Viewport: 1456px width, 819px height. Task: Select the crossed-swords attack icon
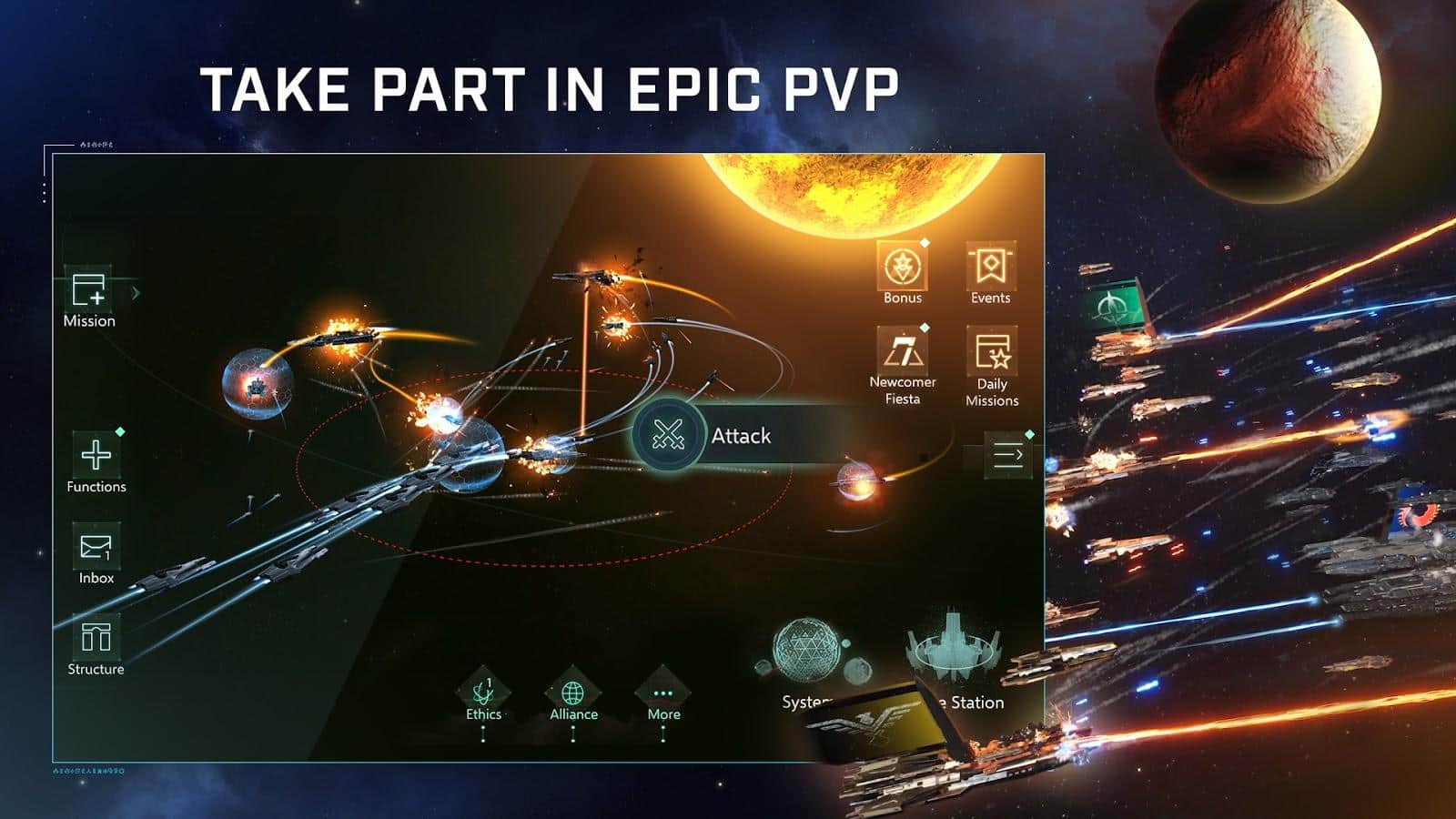tap(667, 435)
